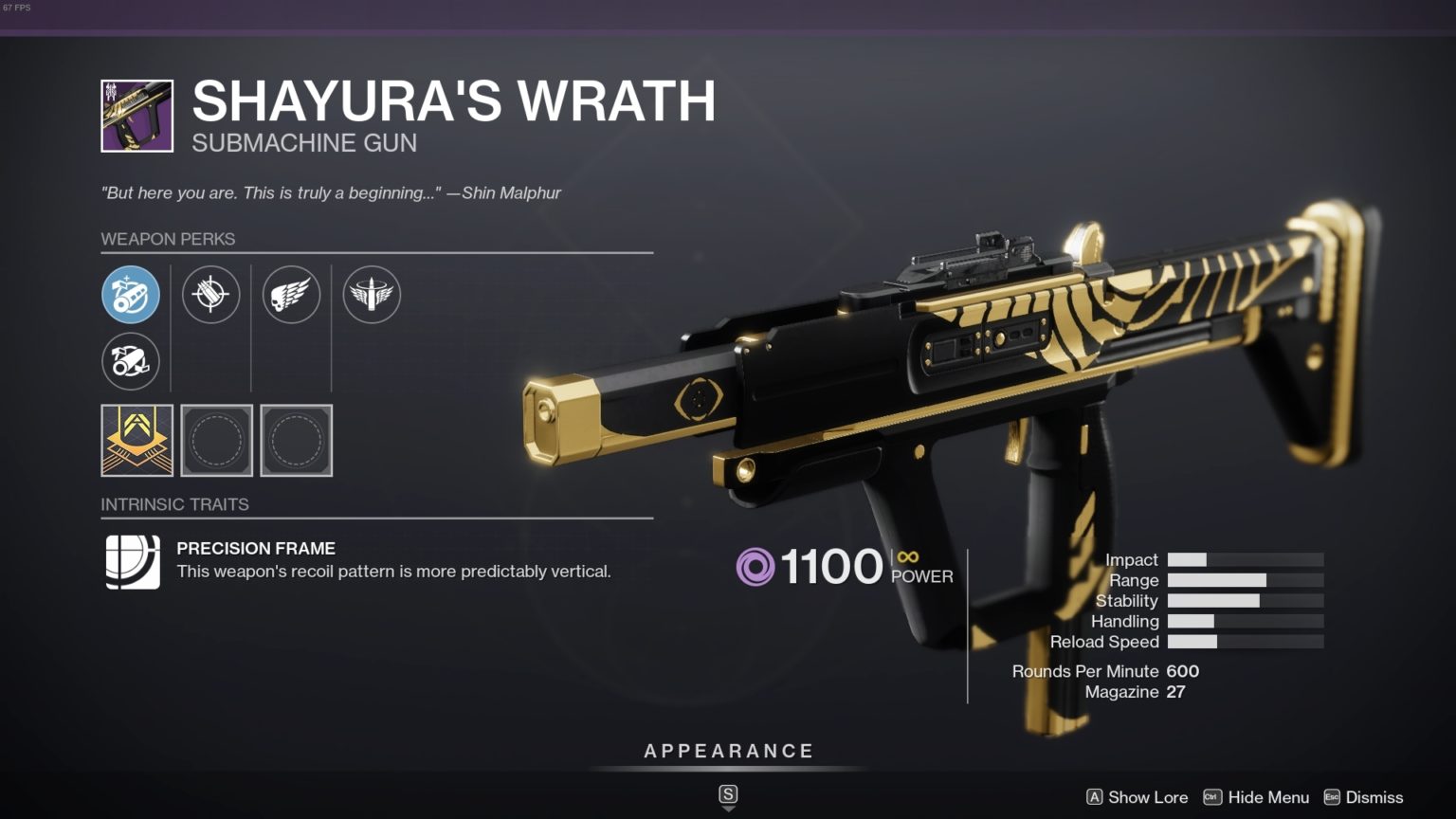Image resolution: width=1456 pixels, height=819 pixels.
Task: Select the second empty mod socket
Action: pyautogui.click(x=296, y=440)
